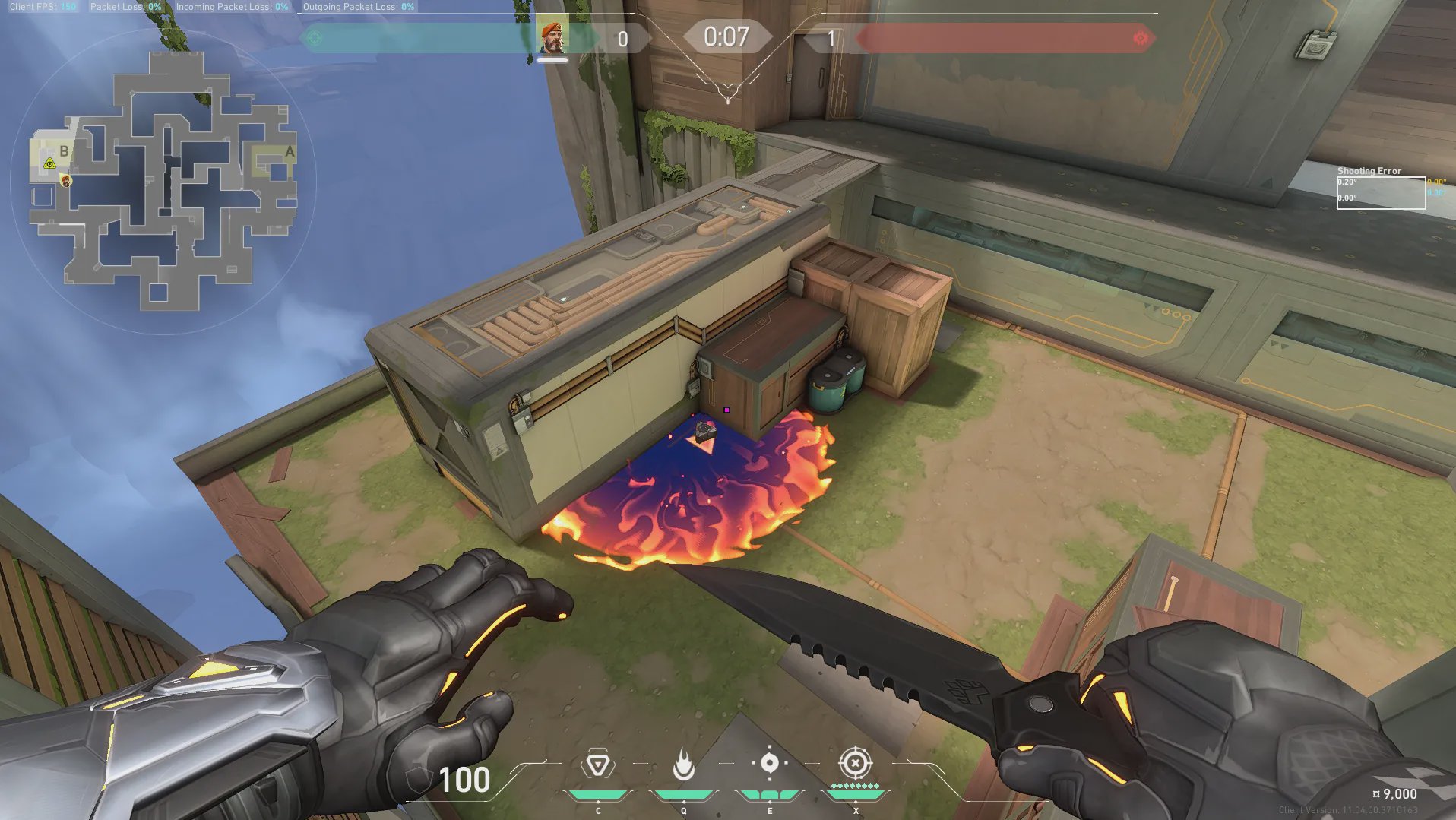1456x820 pixels.
Task: Click Brimstone's portrait in the top bar
Action: point(552,37)
